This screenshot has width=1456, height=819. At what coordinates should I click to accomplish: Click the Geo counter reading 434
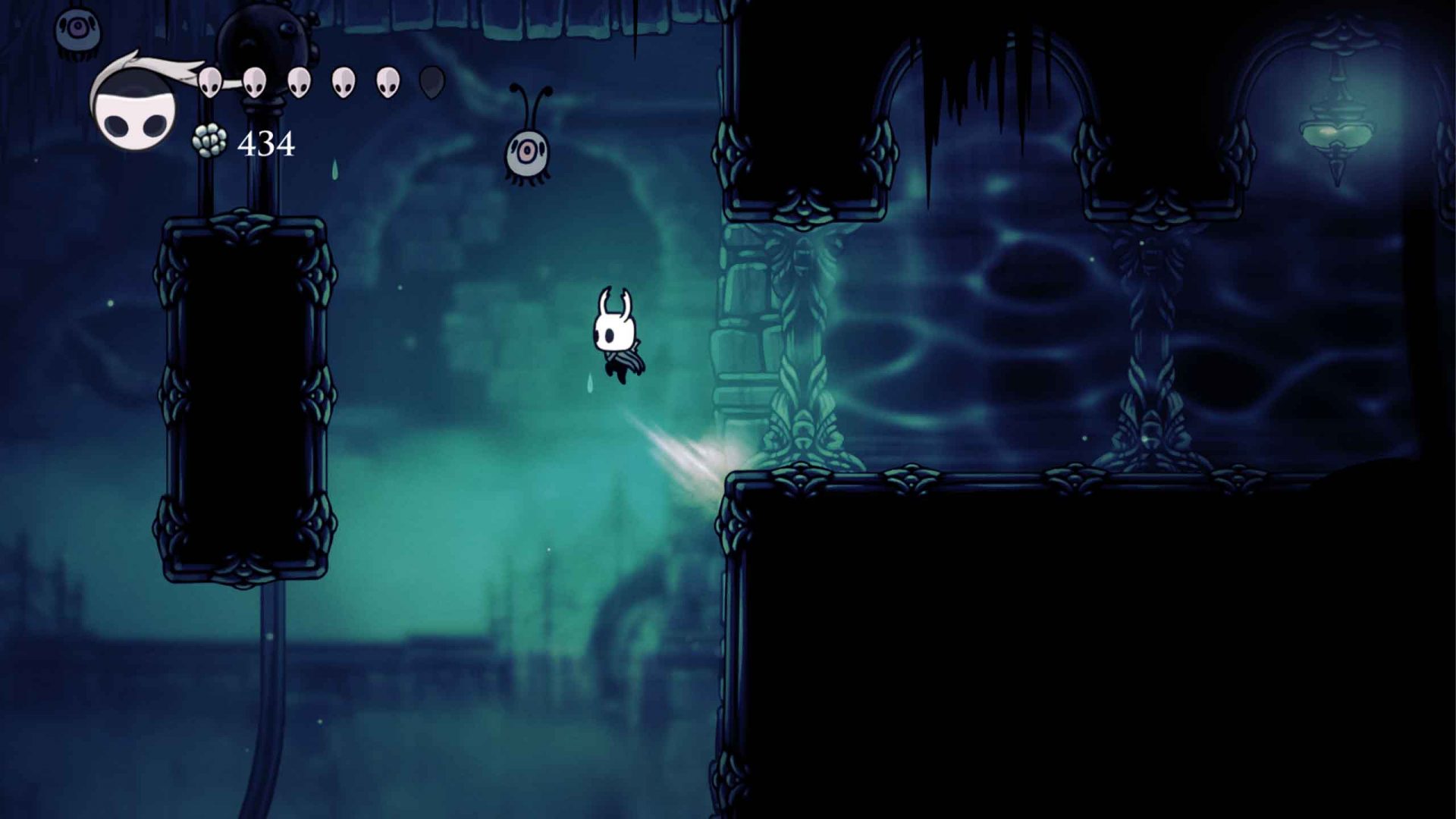tap(267, 143)
